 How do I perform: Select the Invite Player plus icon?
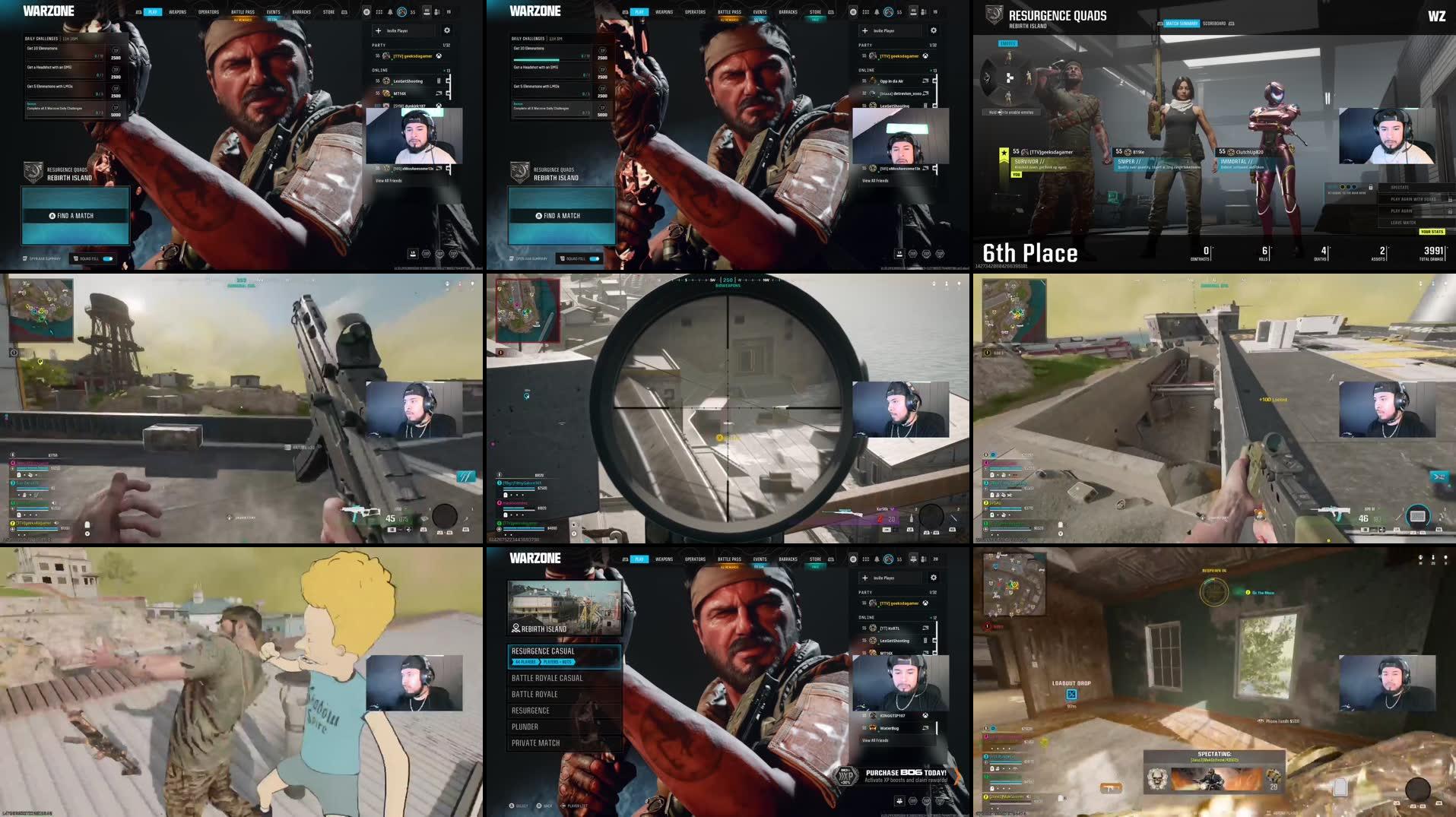378,30
